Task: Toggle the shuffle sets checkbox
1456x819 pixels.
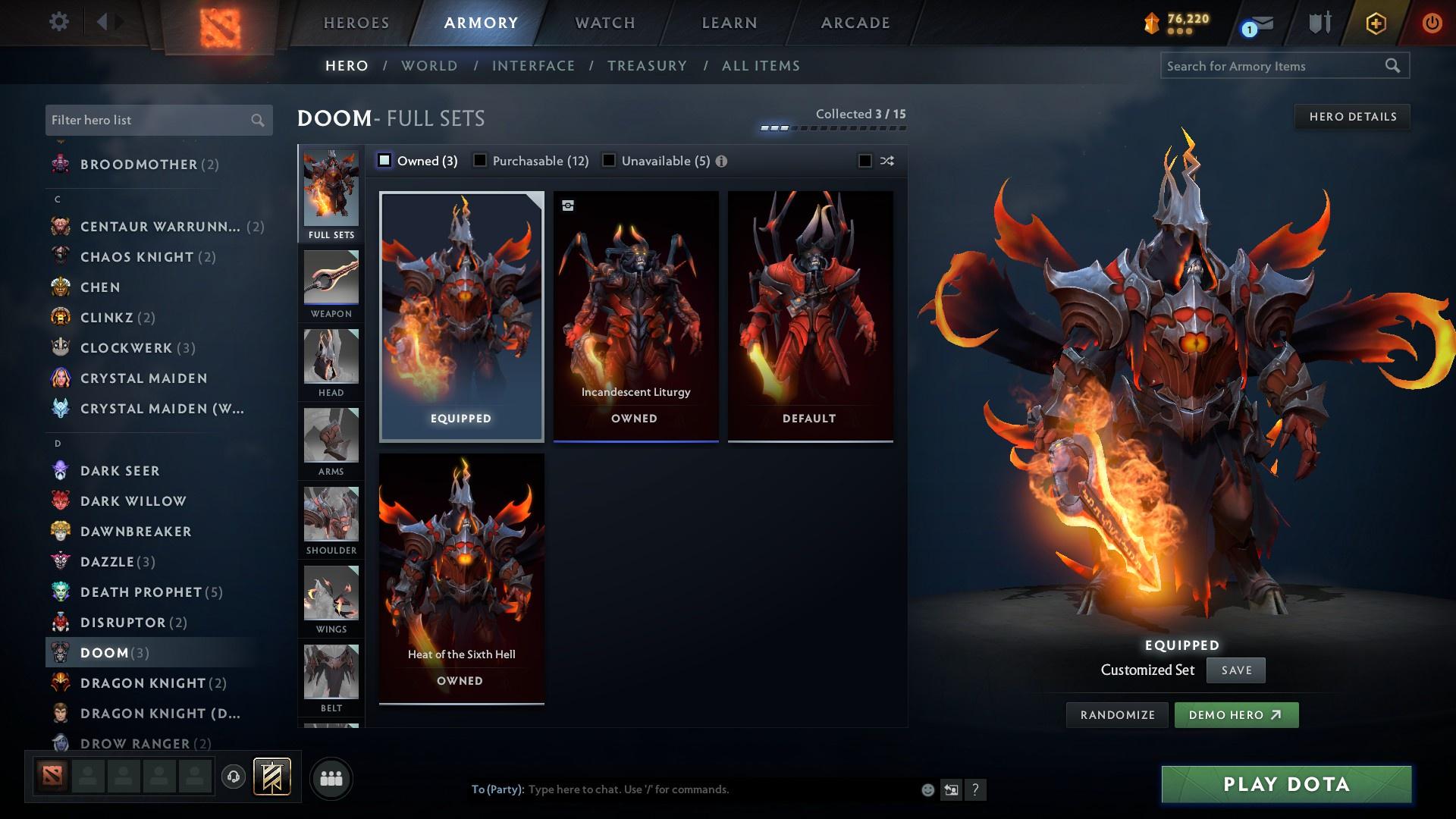Action: [x=864, y=161]
